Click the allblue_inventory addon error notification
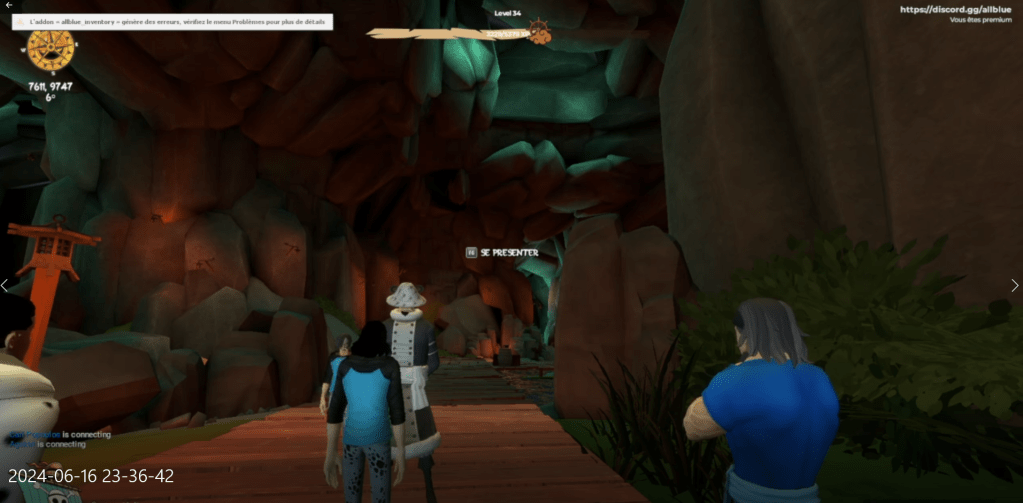 [x=172, y=21]
